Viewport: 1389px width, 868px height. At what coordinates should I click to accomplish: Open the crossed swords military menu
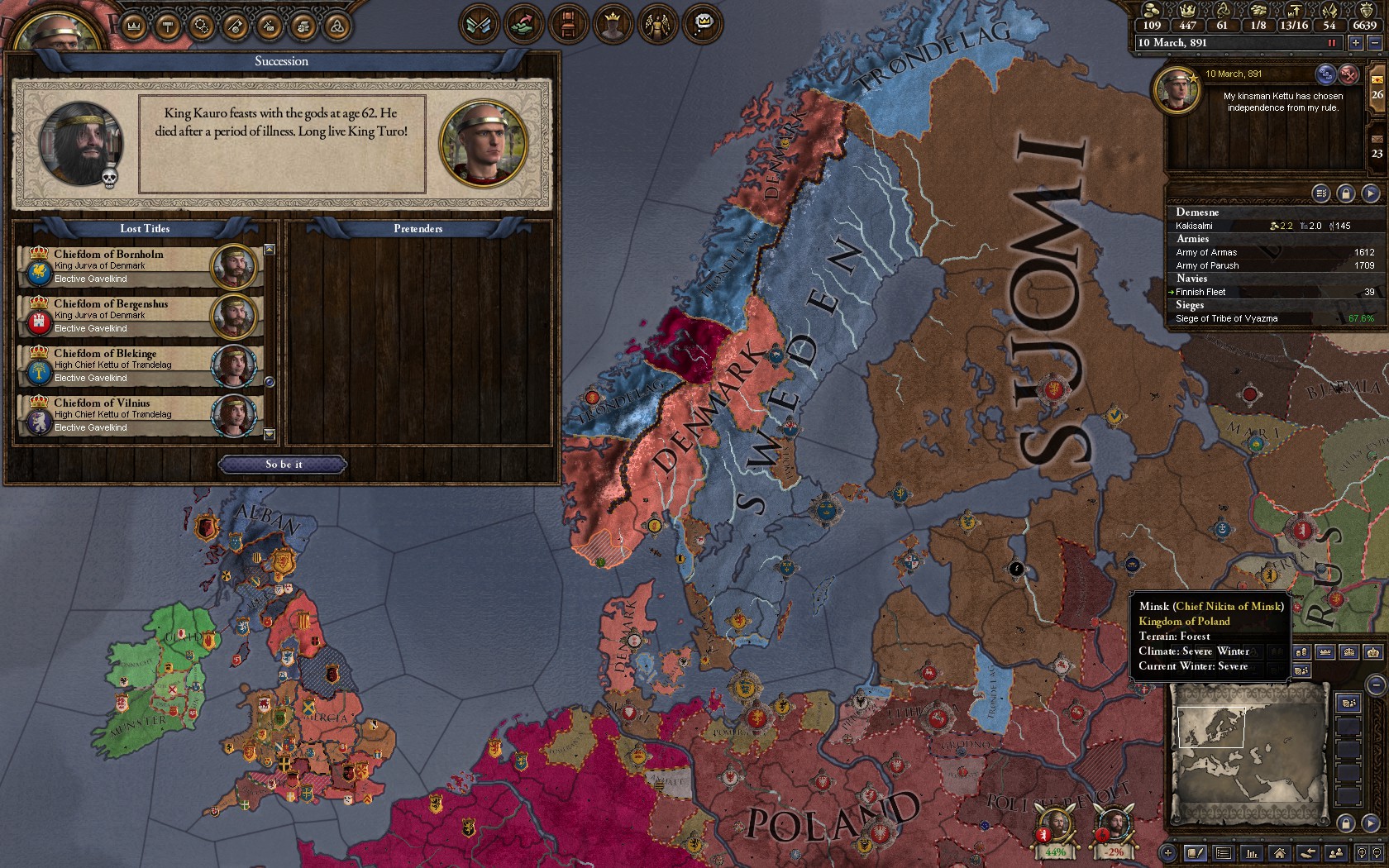tap(479, 25)
